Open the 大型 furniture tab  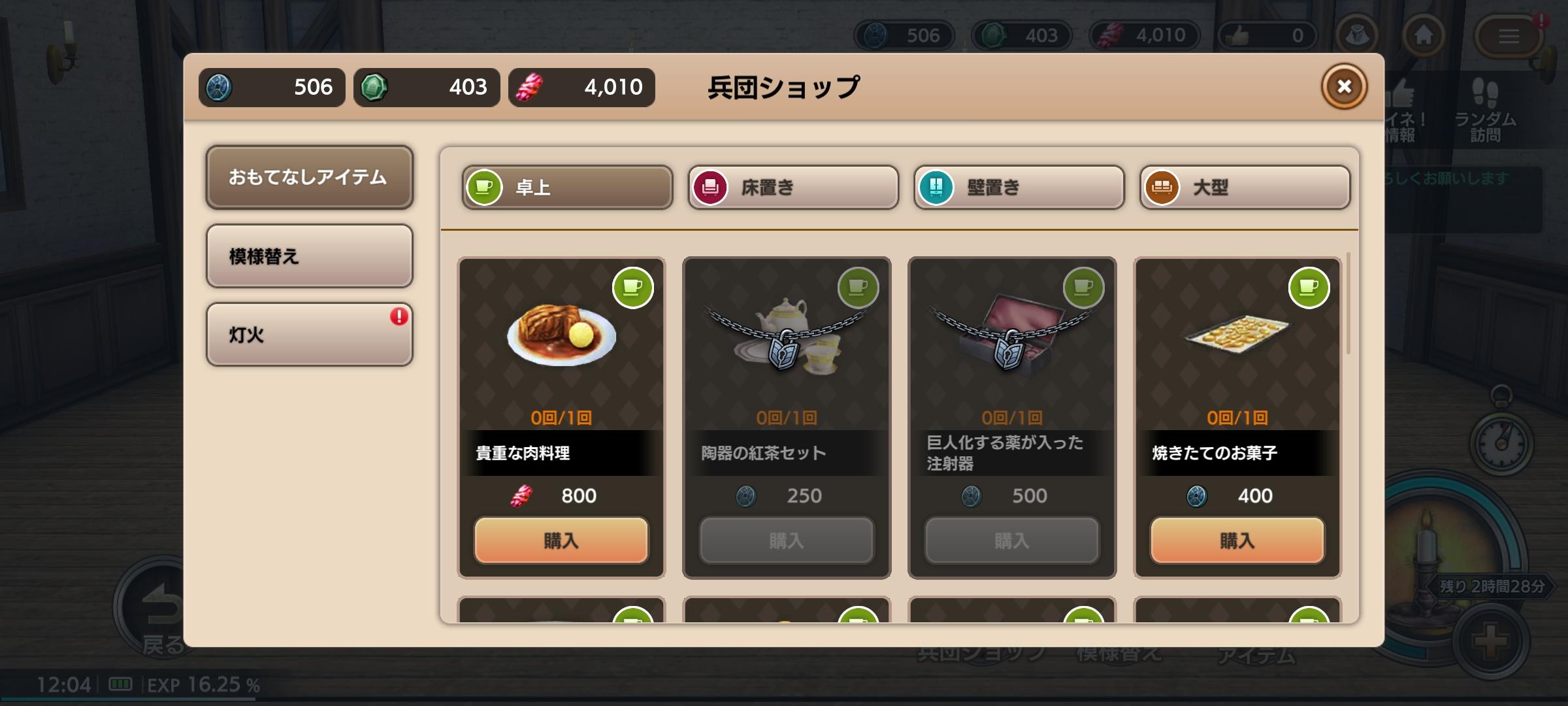tap(1243, 188)
